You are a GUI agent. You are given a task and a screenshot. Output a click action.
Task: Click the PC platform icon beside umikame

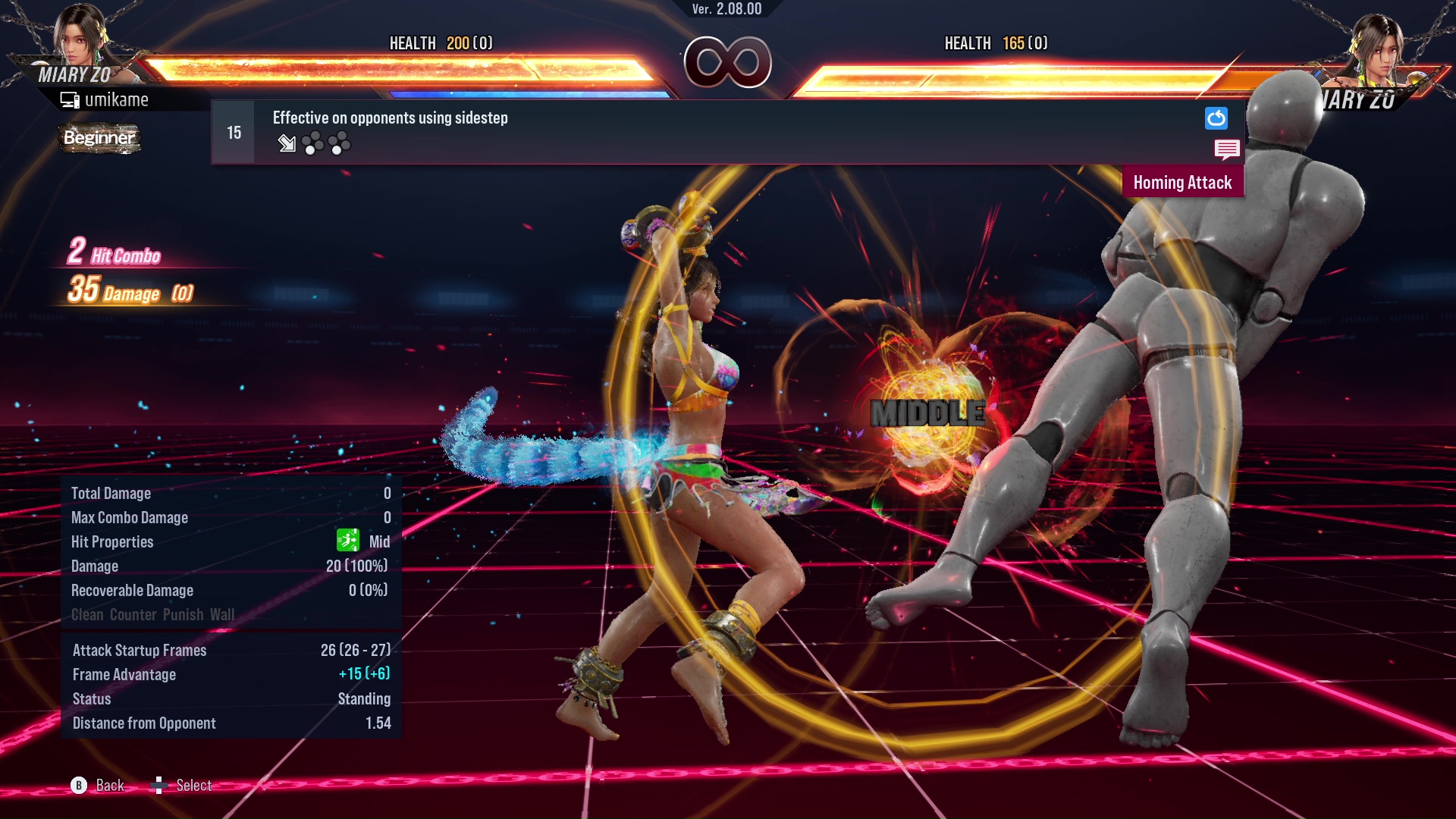click(x=70, y=99)
